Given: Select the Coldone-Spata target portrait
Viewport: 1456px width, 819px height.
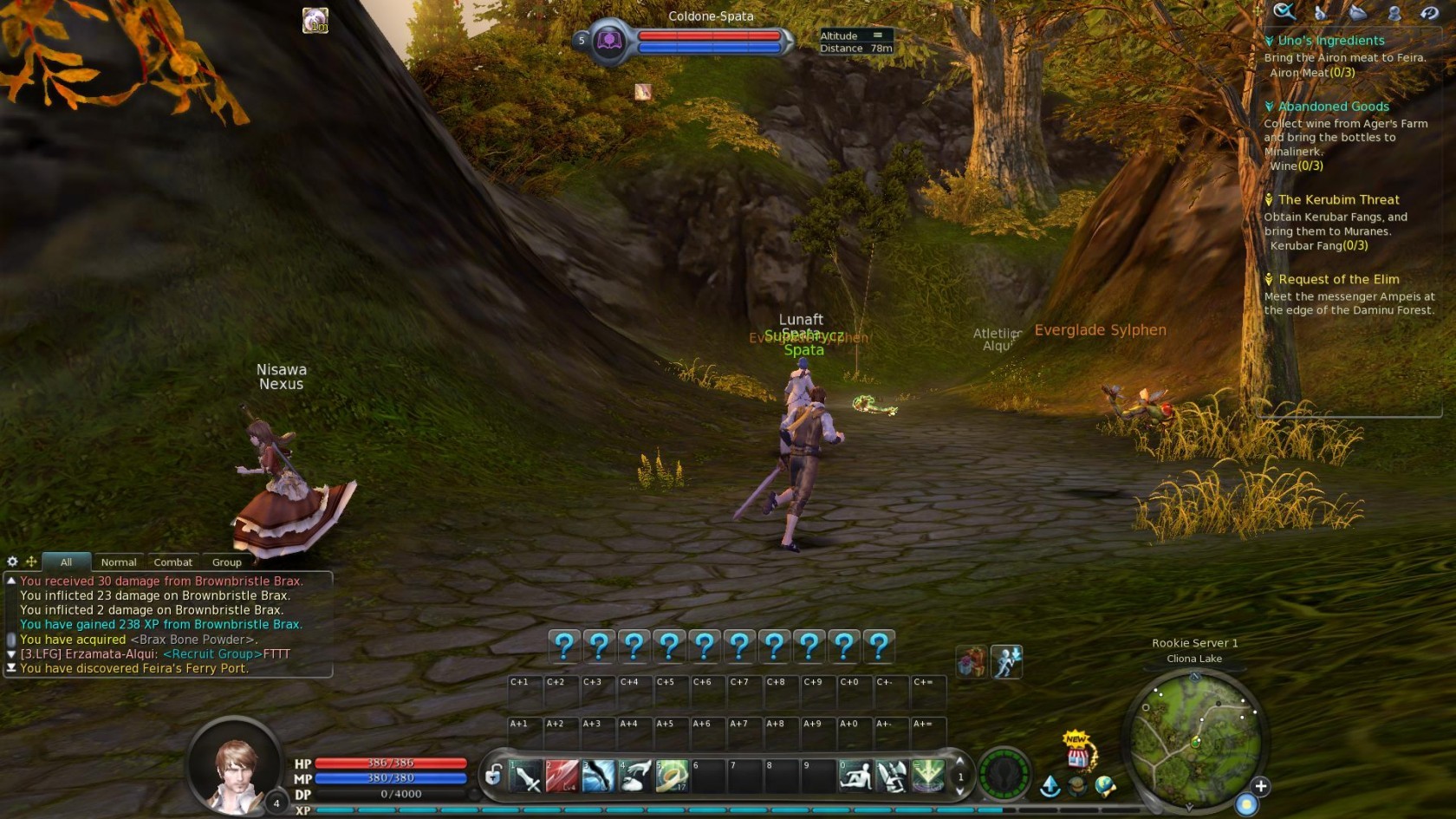Looking at the screenshot, I should click(x=609, y=41).
